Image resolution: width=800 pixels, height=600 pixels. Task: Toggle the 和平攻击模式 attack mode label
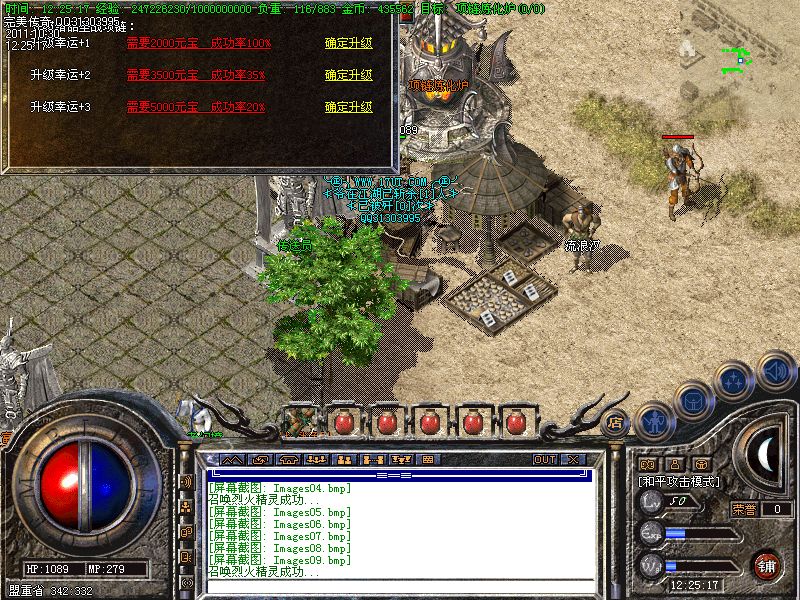680,481
